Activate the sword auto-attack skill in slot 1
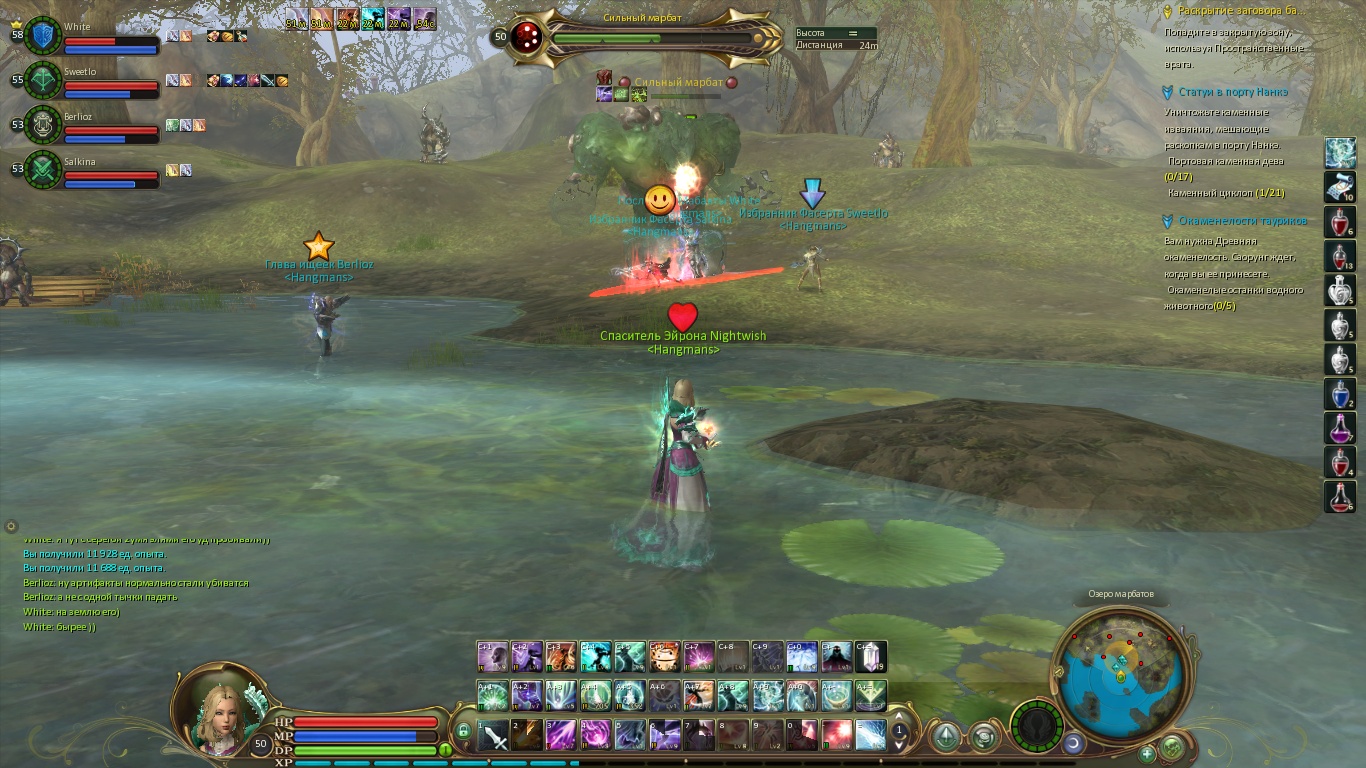Screen dimensions: 1366x768 [494, 735]
